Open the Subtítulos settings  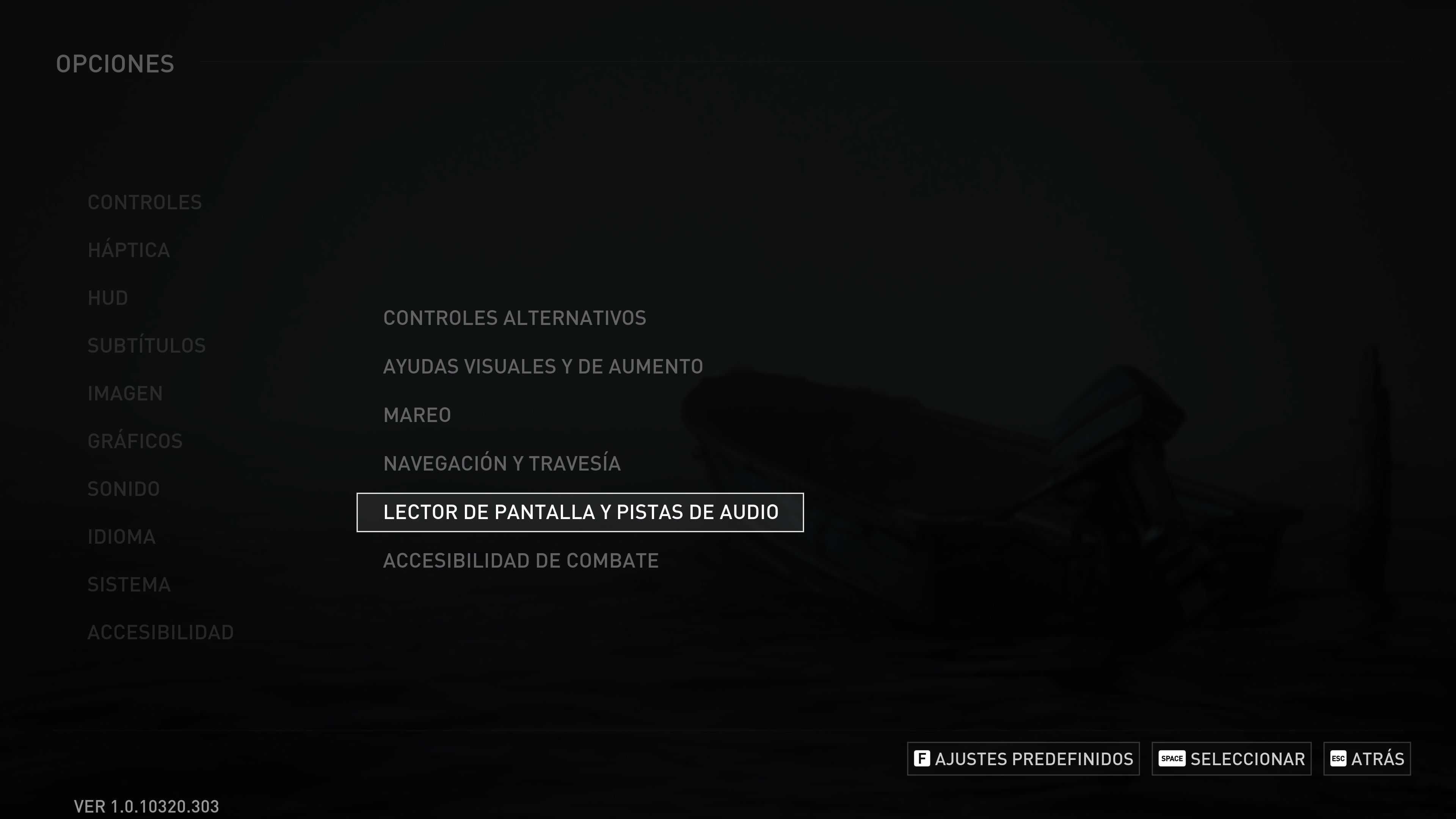coord(147,345)
